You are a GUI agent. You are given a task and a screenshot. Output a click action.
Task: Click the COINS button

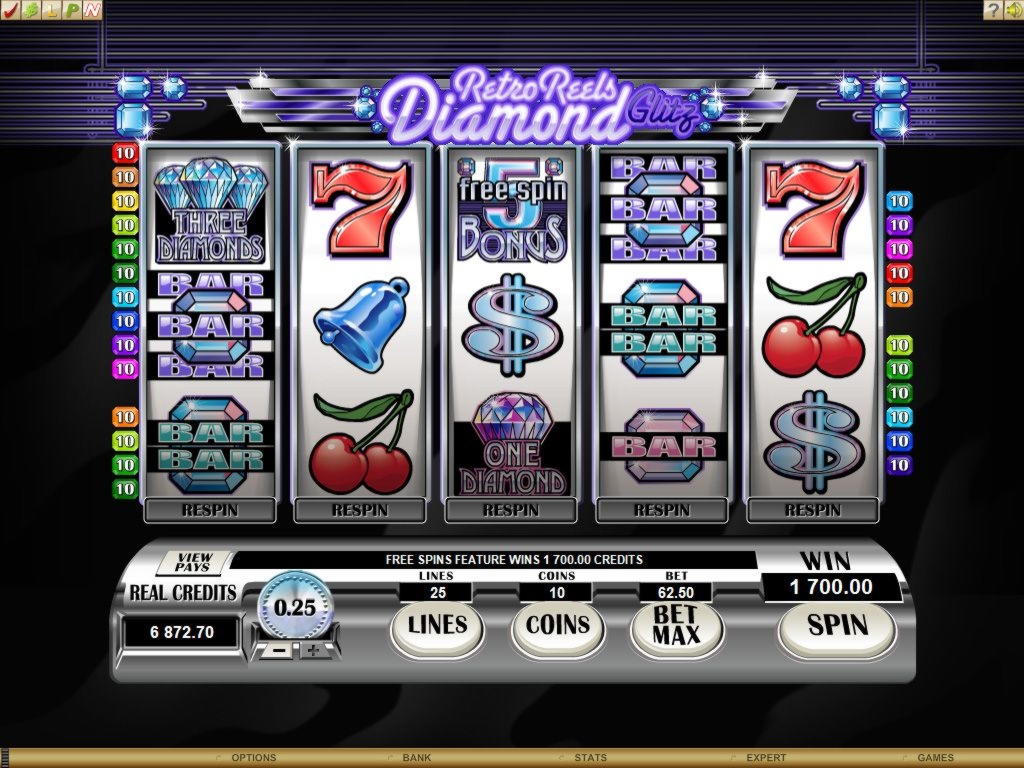coord(558,626)
